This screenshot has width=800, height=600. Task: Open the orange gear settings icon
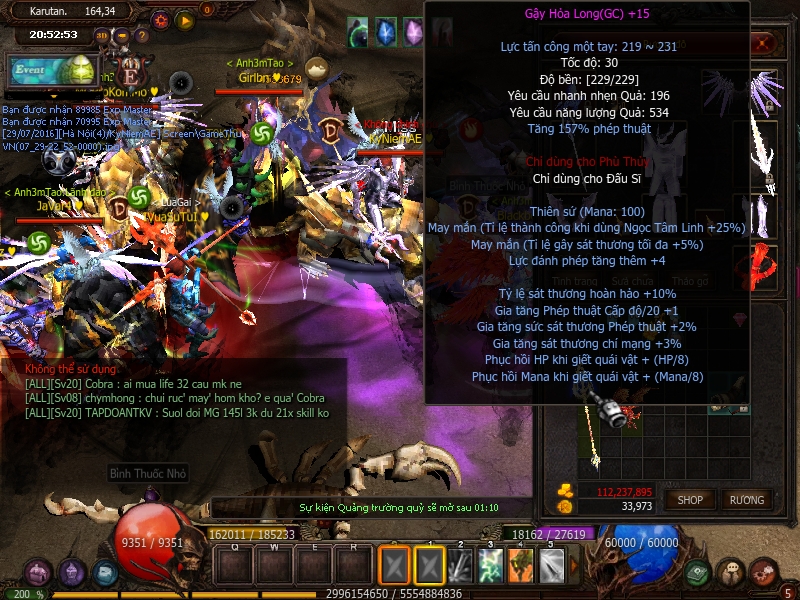[161, 19]
